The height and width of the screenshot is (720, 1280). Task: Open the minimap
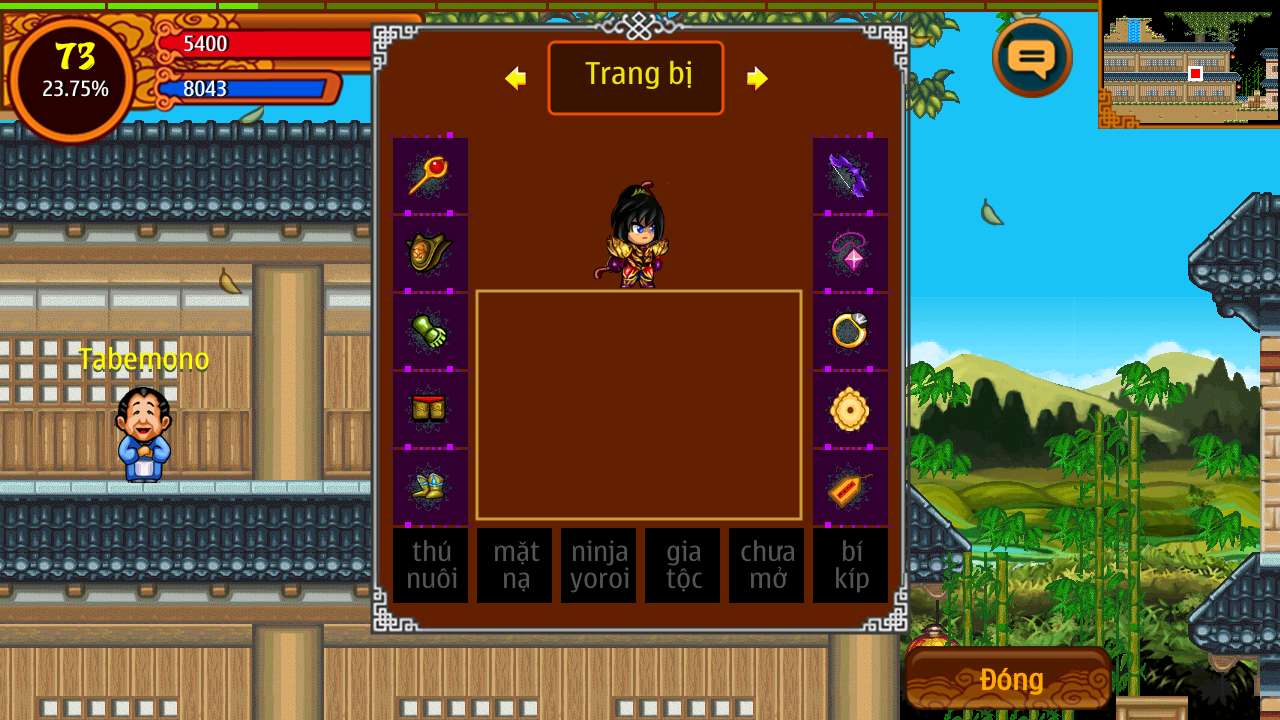tap(1190, 64)
